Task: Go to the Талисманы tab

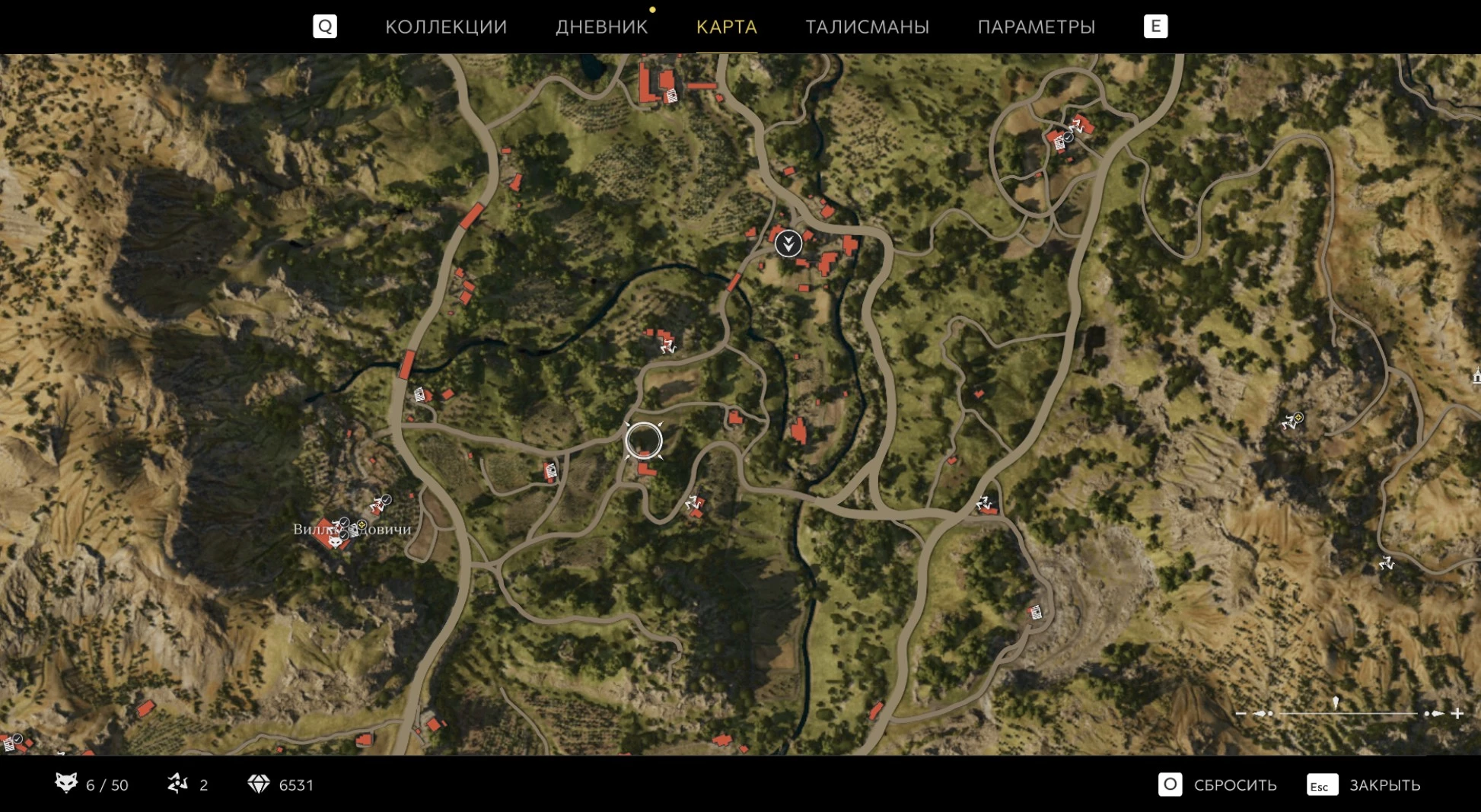Action: 867,27
